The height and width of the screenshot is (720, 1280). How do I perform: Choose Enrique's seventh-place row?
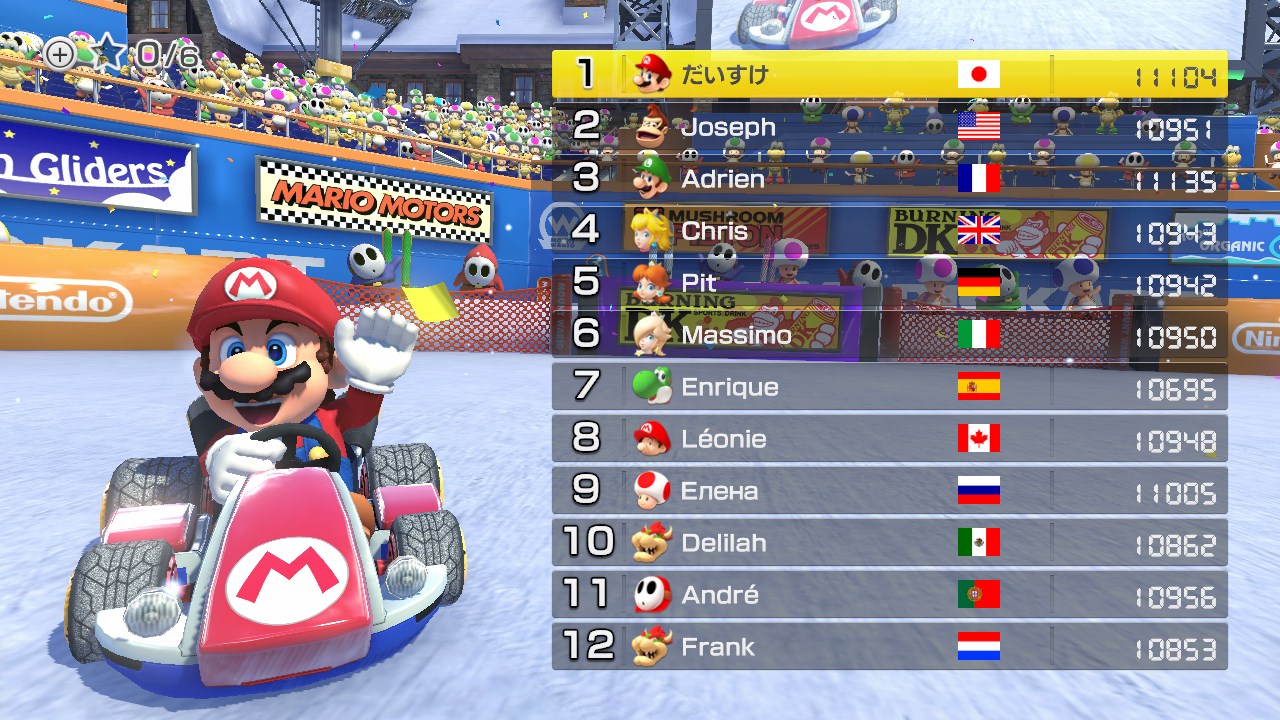pyautogui.click(x=889, y=387)
